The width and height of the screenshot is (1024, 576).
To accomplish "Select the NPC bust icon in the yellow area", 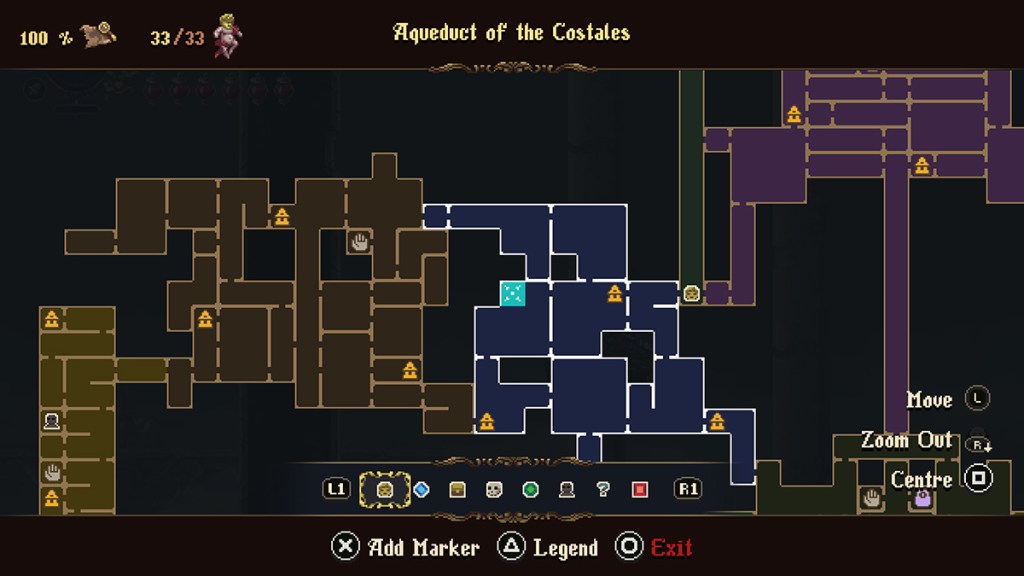I will coord(52,421).
